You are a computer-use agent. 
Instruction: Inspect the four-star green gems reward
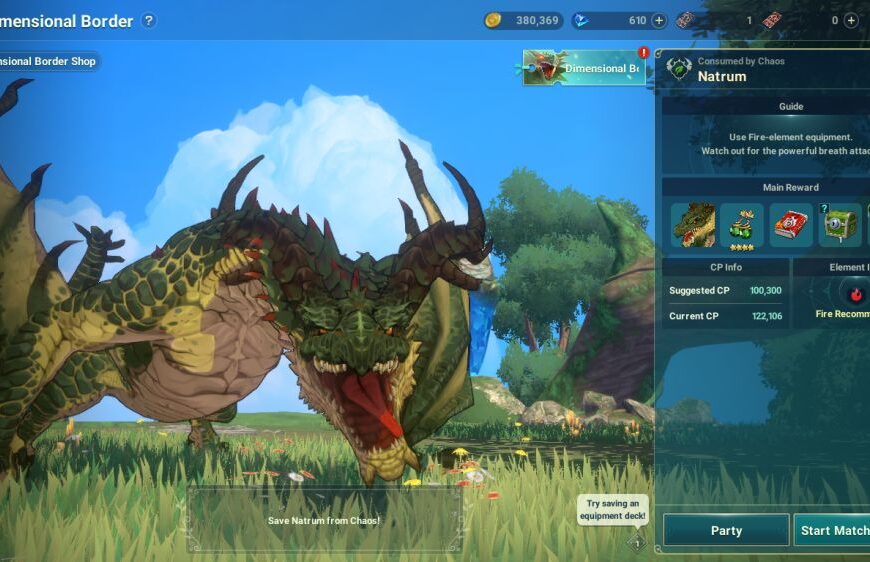(x=742, y=225)
